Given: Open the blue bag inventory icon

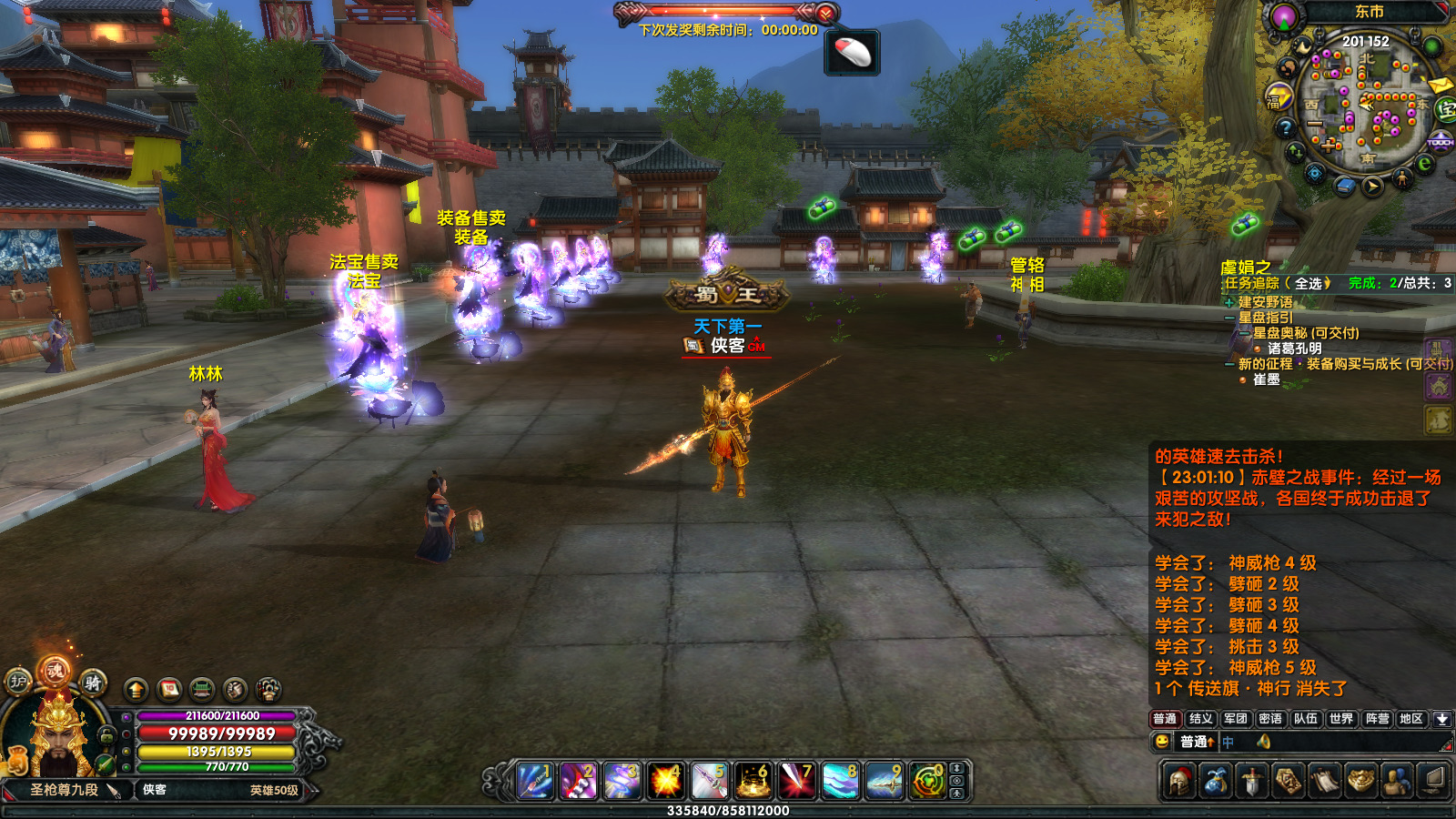Looking at the screenshot, I should pyautogui.click(x=1217, y=781).
